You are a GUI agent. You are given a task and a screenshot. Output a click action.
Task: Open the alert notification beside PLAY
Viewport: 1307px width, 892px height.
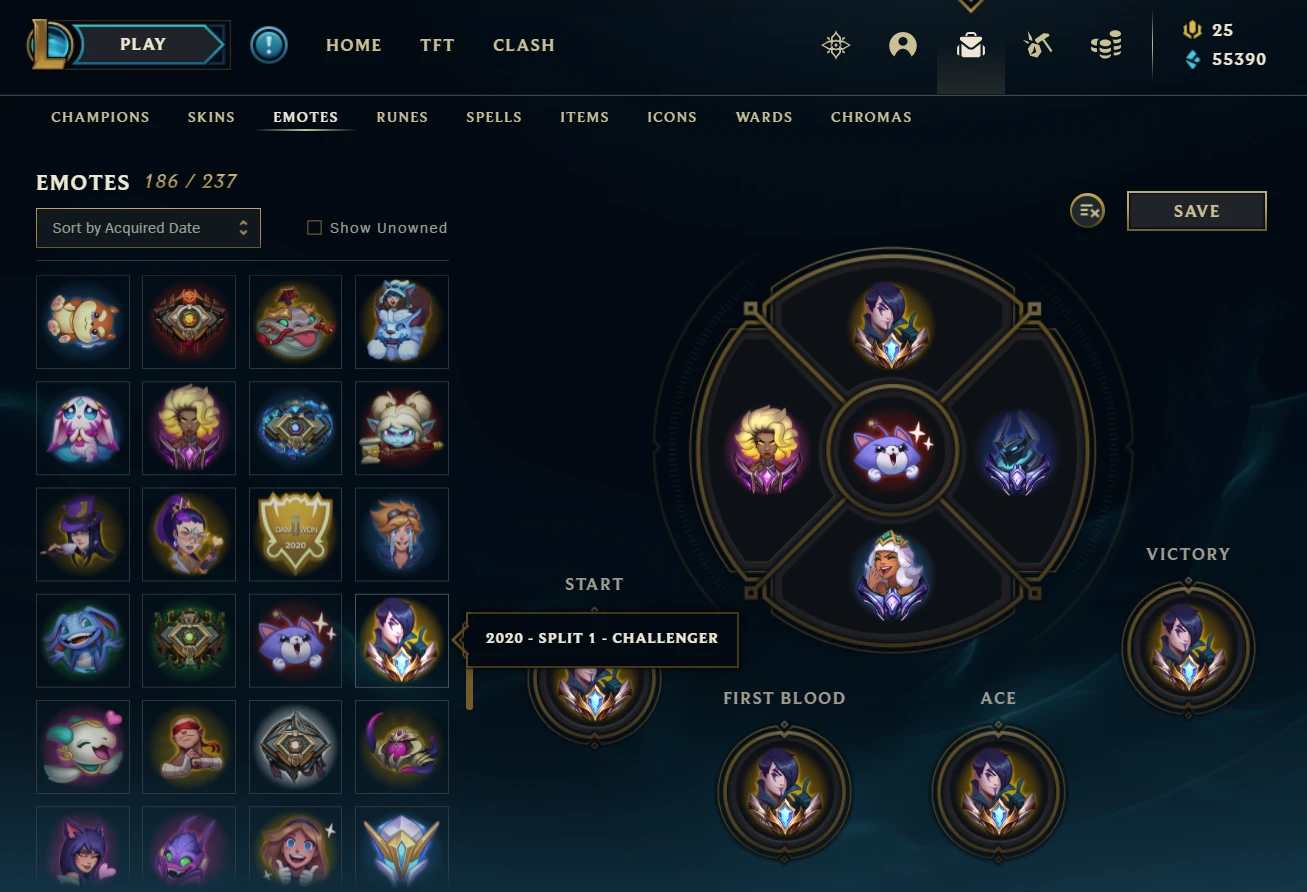point(268,44)
